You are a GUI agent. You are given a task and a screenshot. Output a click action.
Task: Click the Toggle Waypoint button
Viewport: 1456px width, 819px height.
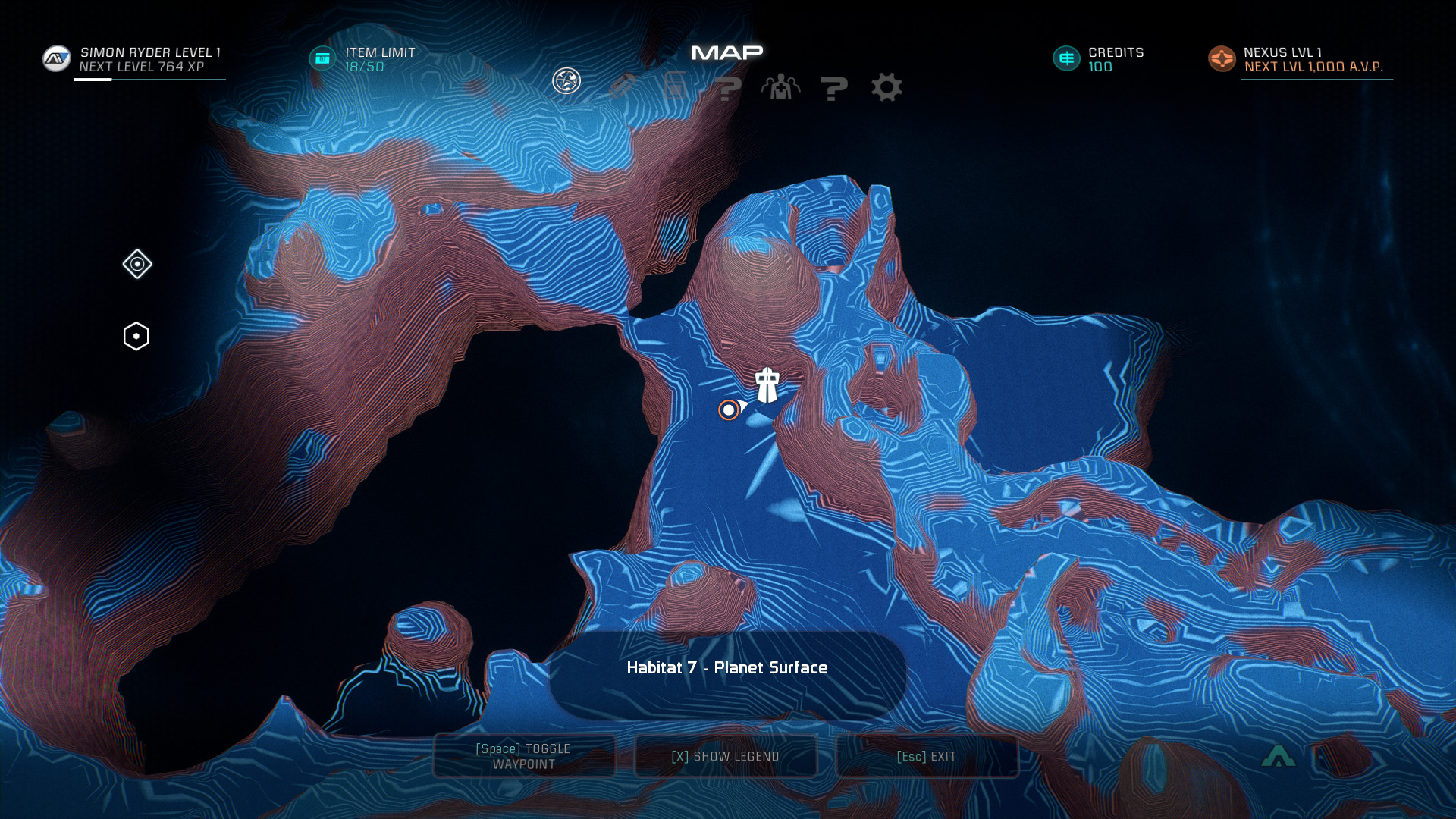pos(524,756)
